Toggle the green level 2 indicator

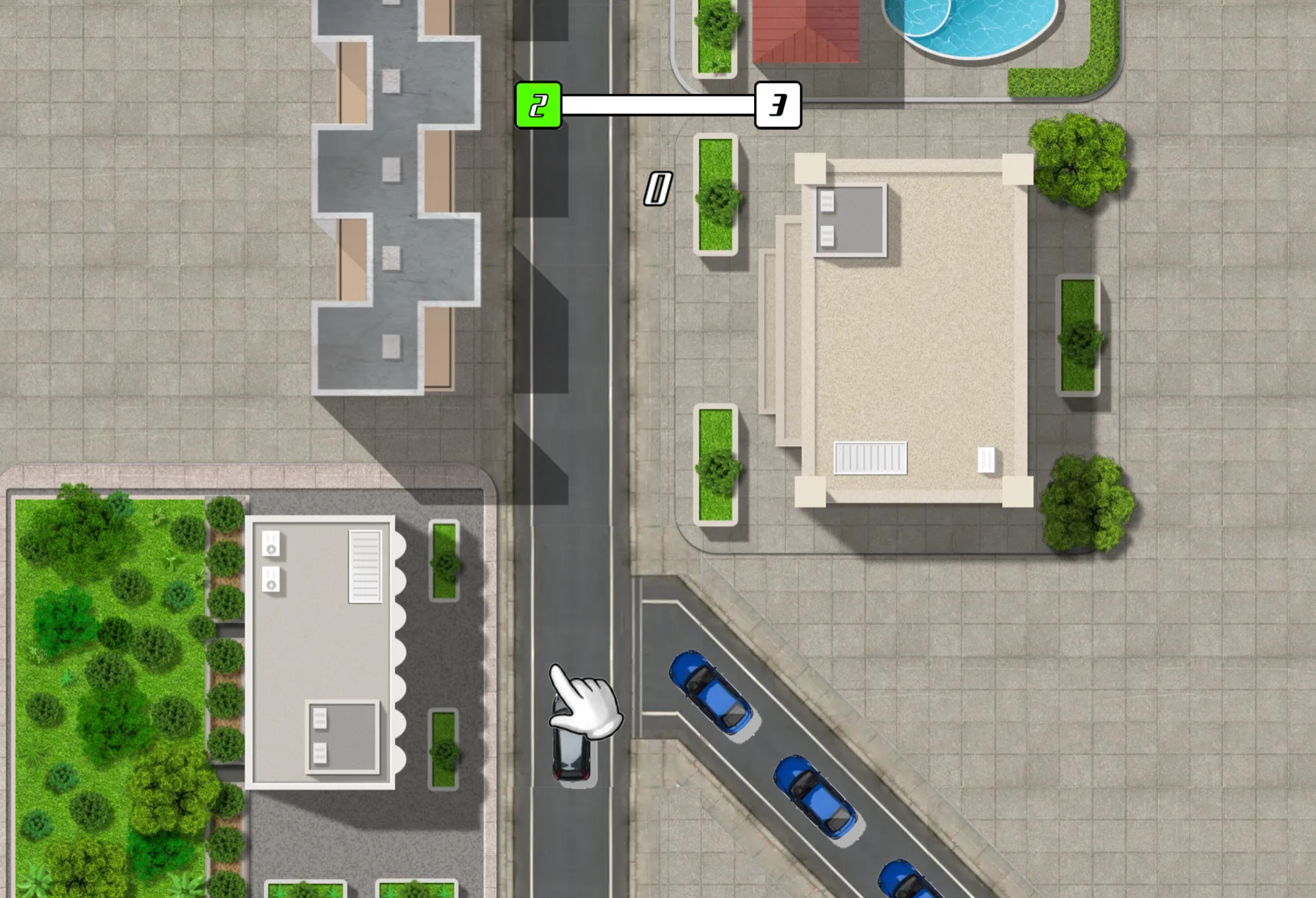click(537, 104)
